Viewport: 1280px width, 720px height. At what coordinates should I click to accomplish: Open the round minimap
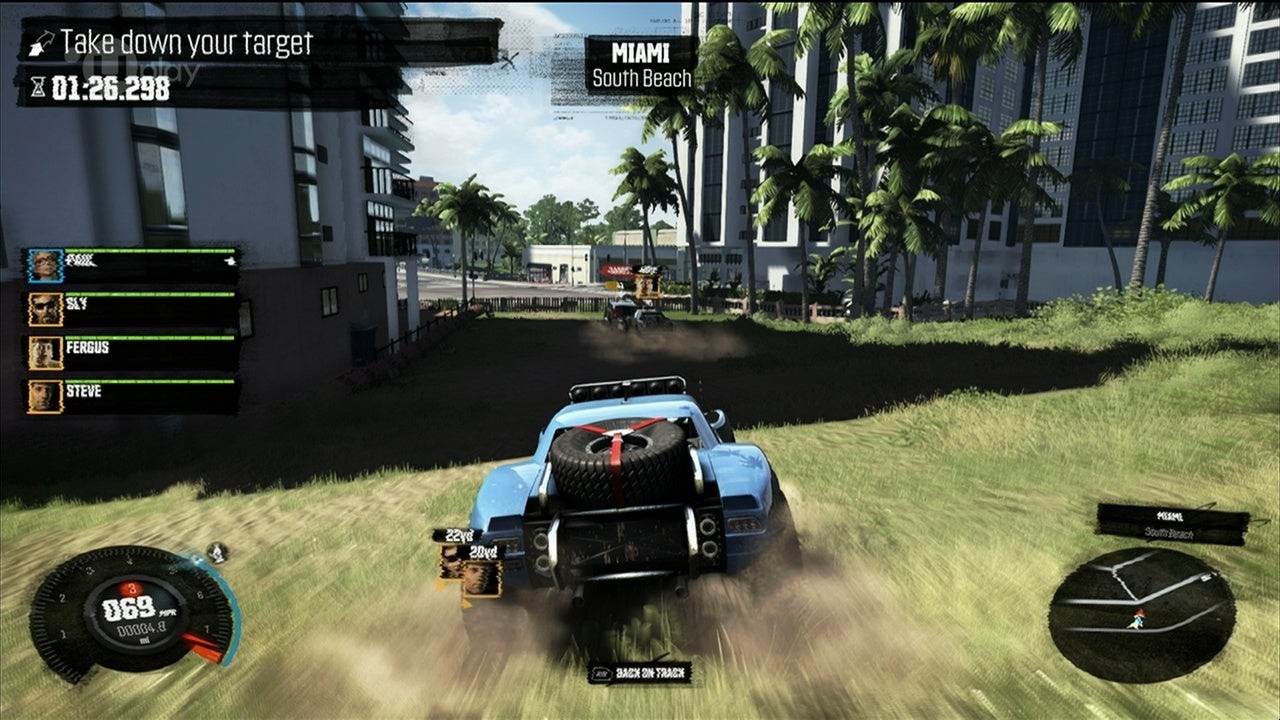[x=1141, y=614]
